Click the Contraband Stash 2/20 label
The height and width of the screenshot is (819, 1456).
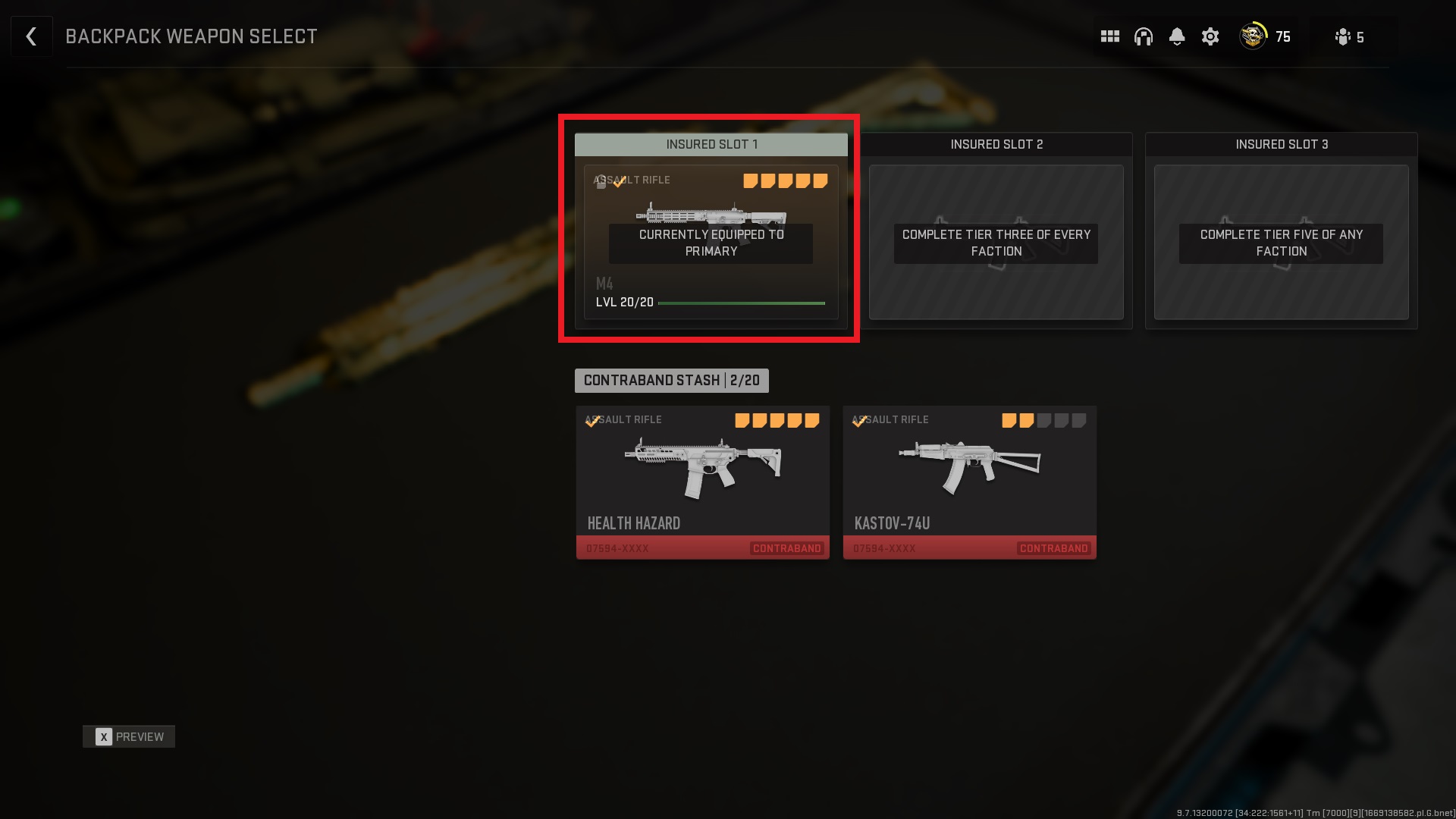(x=672, y=381)
